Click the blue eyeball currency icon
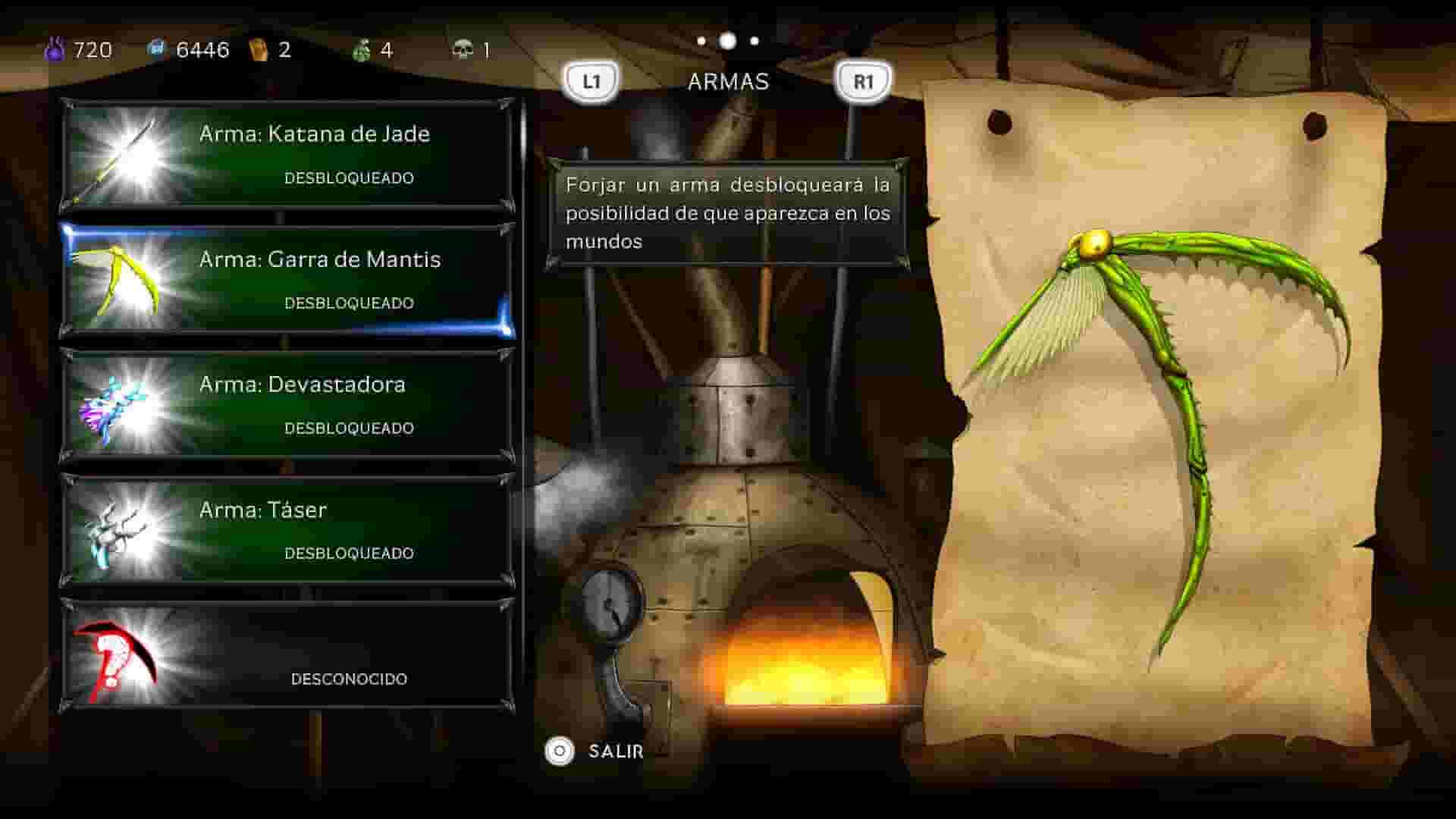 [x=157, y=49]
